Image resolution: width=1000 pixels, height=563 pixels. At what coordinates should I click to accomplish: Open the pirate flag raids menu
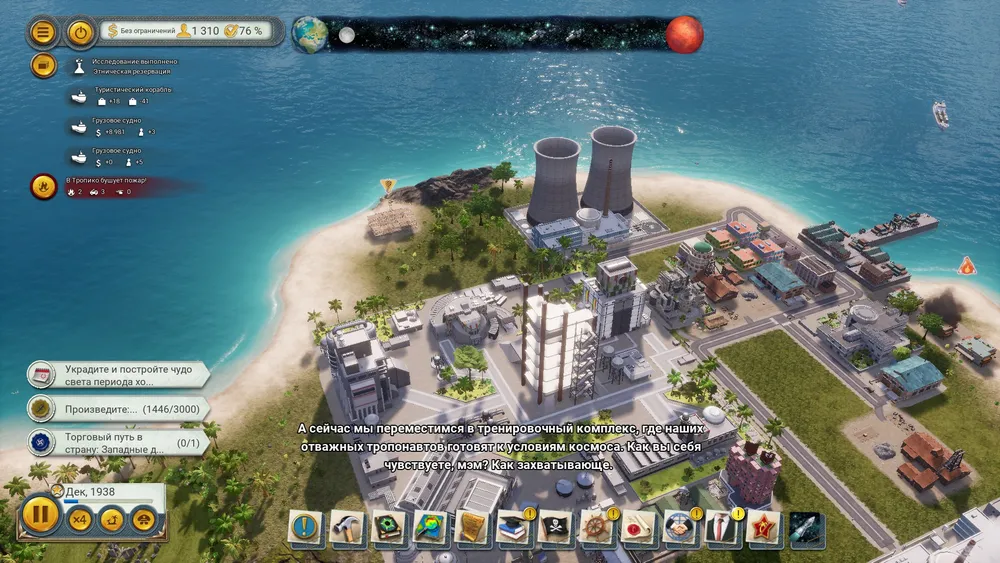point(556,527)
